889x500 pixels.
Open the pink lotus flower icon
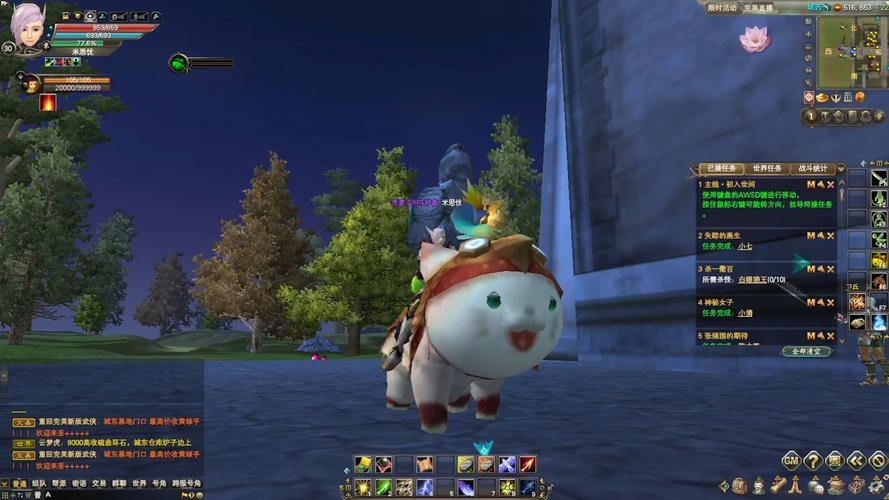[752, 39]
